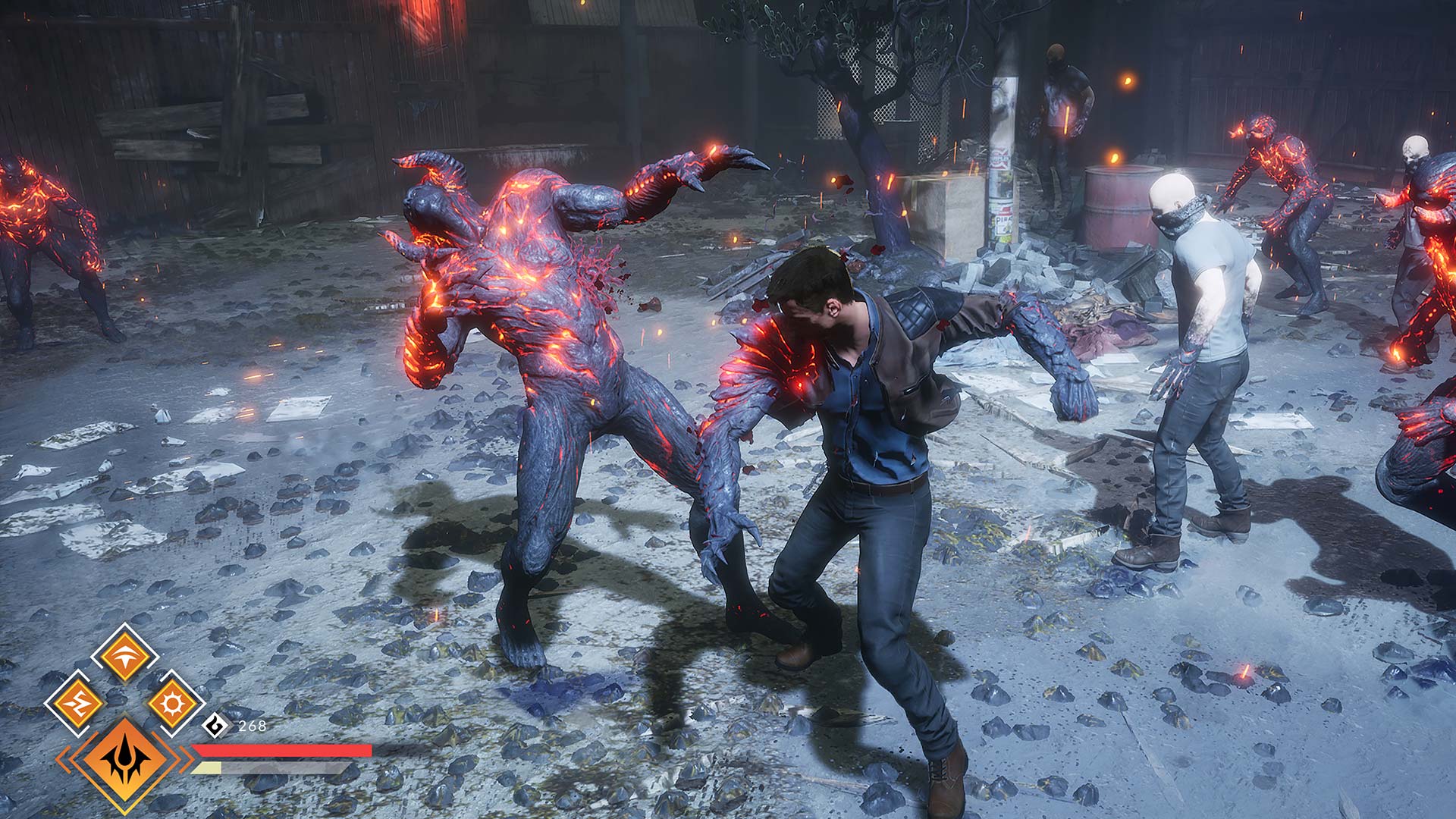Click the swirl currency icon beside 268
This screenshot has height=819, width=1456.
pos(216,726)
